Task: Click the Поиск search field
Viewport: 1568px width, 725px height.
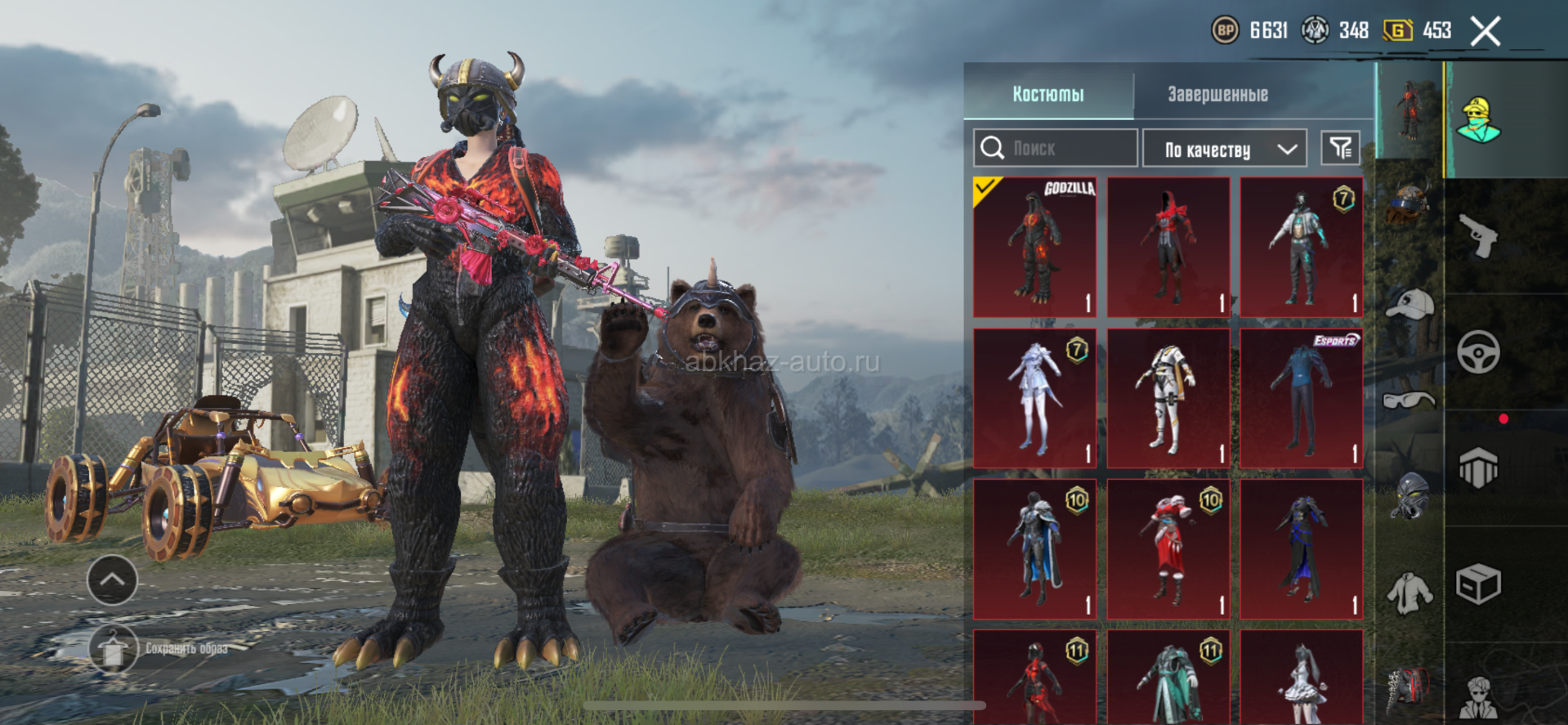Action: coord(1055,148)
